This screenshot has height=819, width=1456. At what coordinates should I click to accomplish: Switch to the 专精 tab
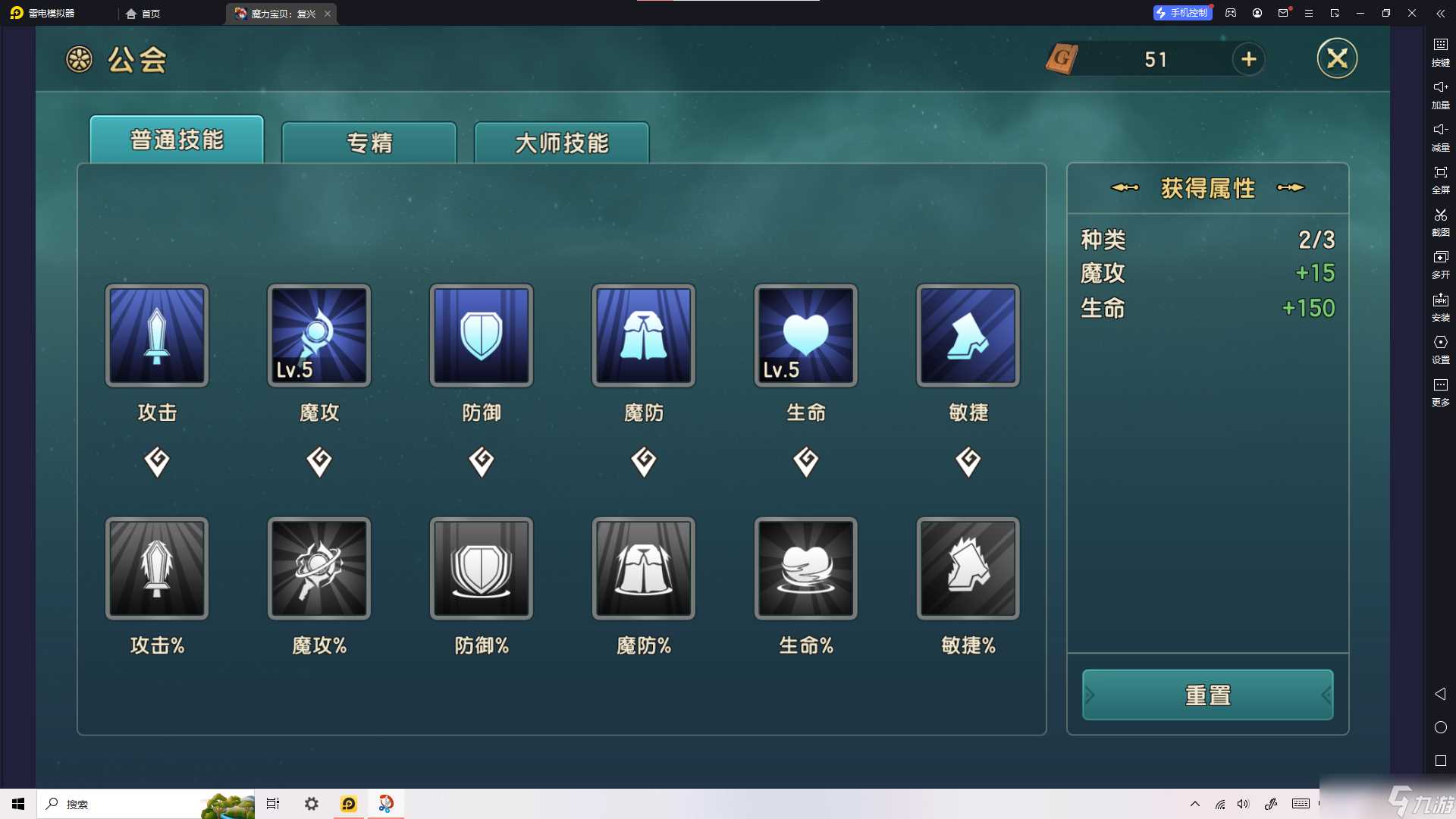click(369, 143)
